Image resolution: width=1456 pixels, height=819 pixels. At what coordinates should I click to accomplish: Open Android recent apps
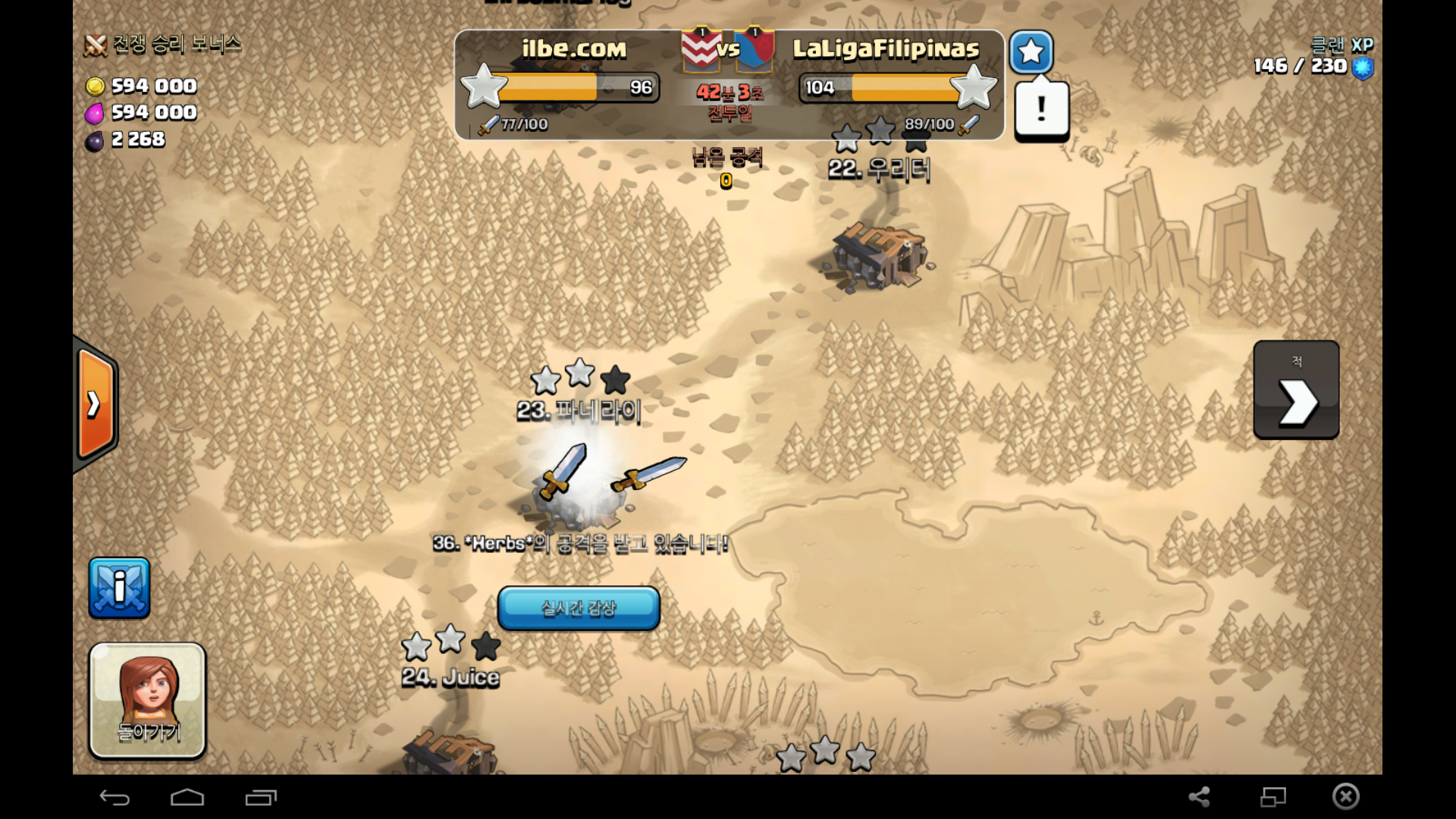[261, 797]
